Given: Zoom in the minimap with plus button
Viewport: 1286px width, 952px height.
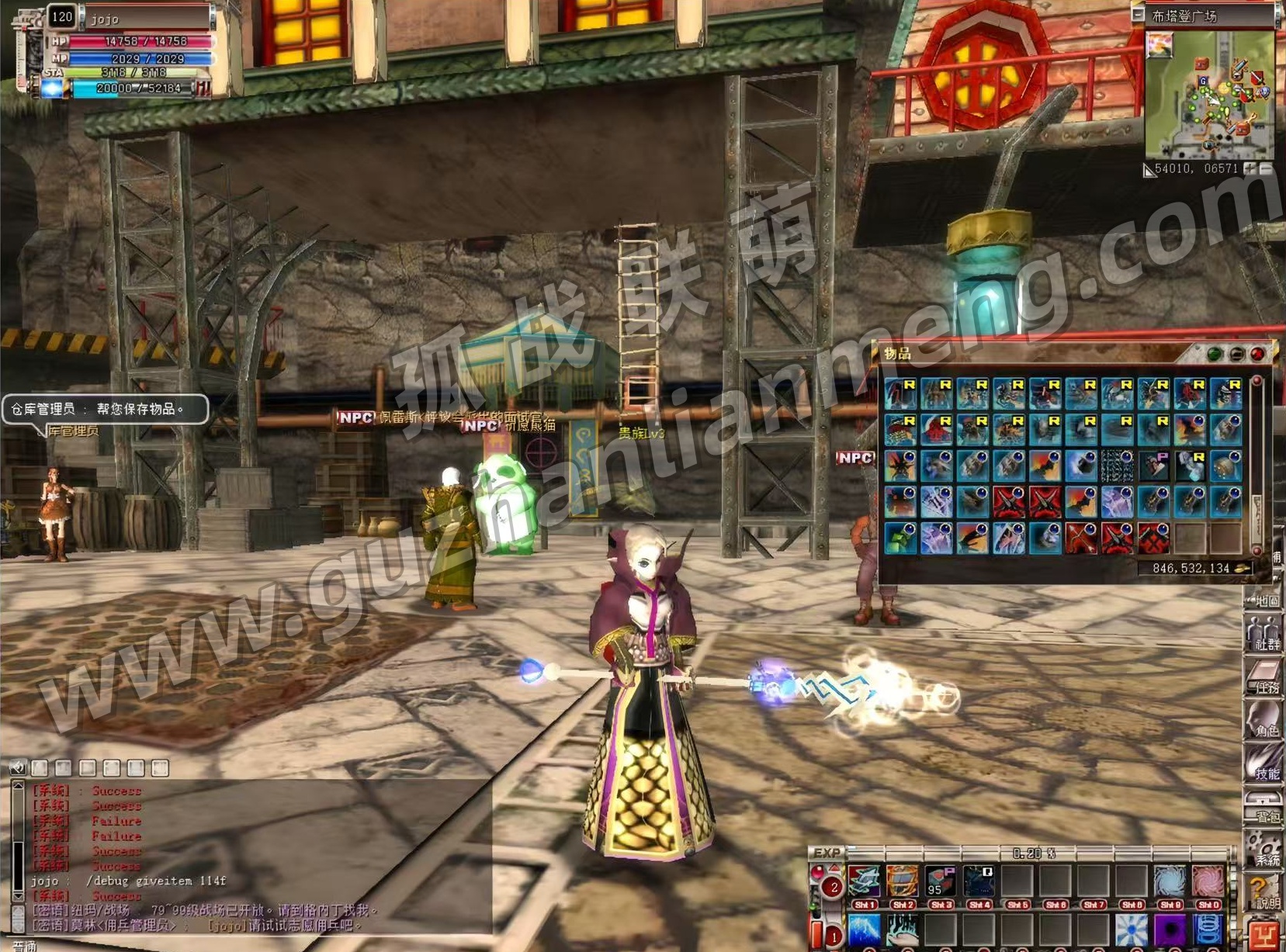Looking at the screenshot, I should pos(1250,168).
